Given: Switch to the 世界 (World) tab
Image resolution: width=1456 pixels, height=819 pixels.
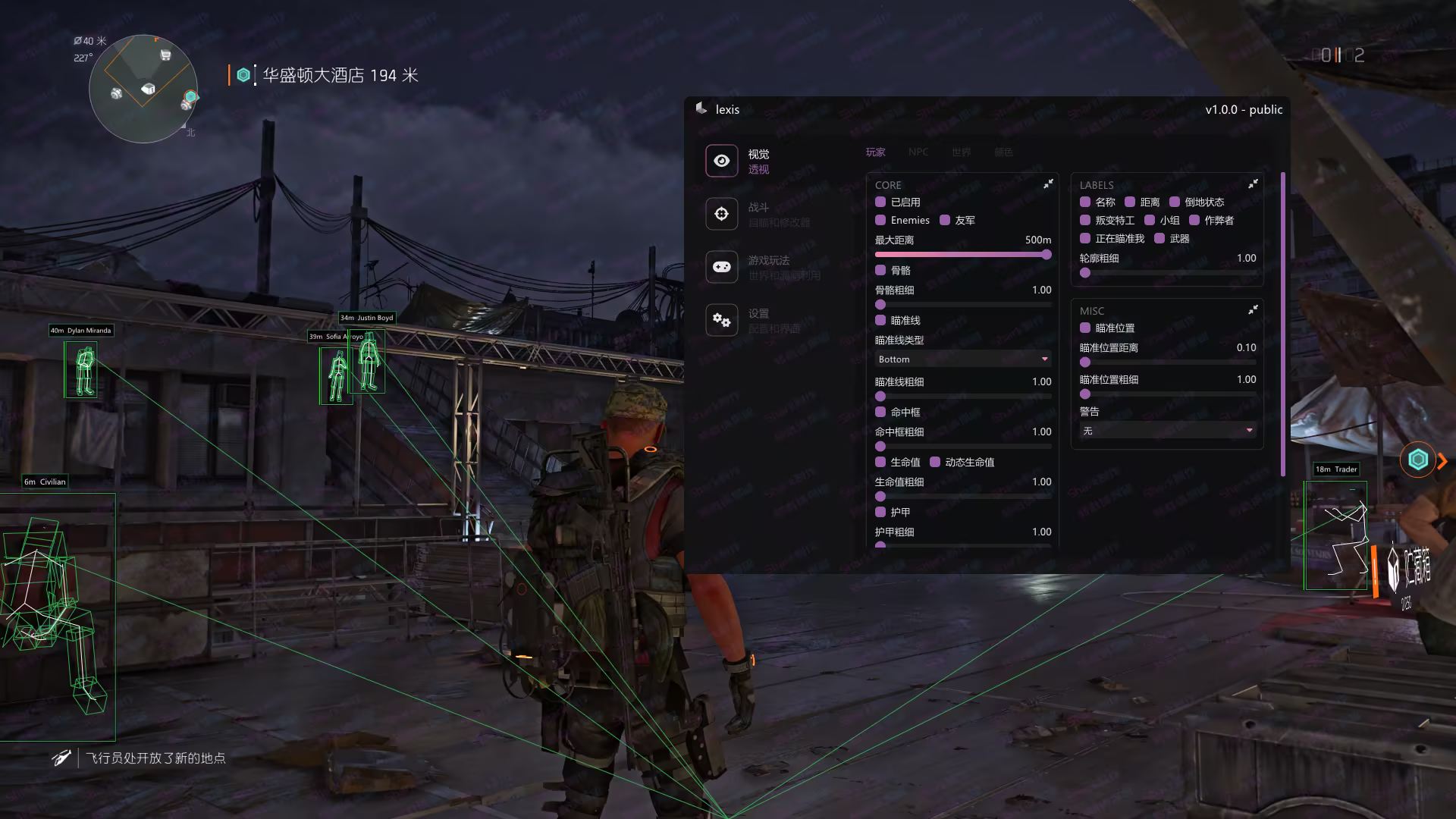Looking at the screenshot, I should coord(961,152).
